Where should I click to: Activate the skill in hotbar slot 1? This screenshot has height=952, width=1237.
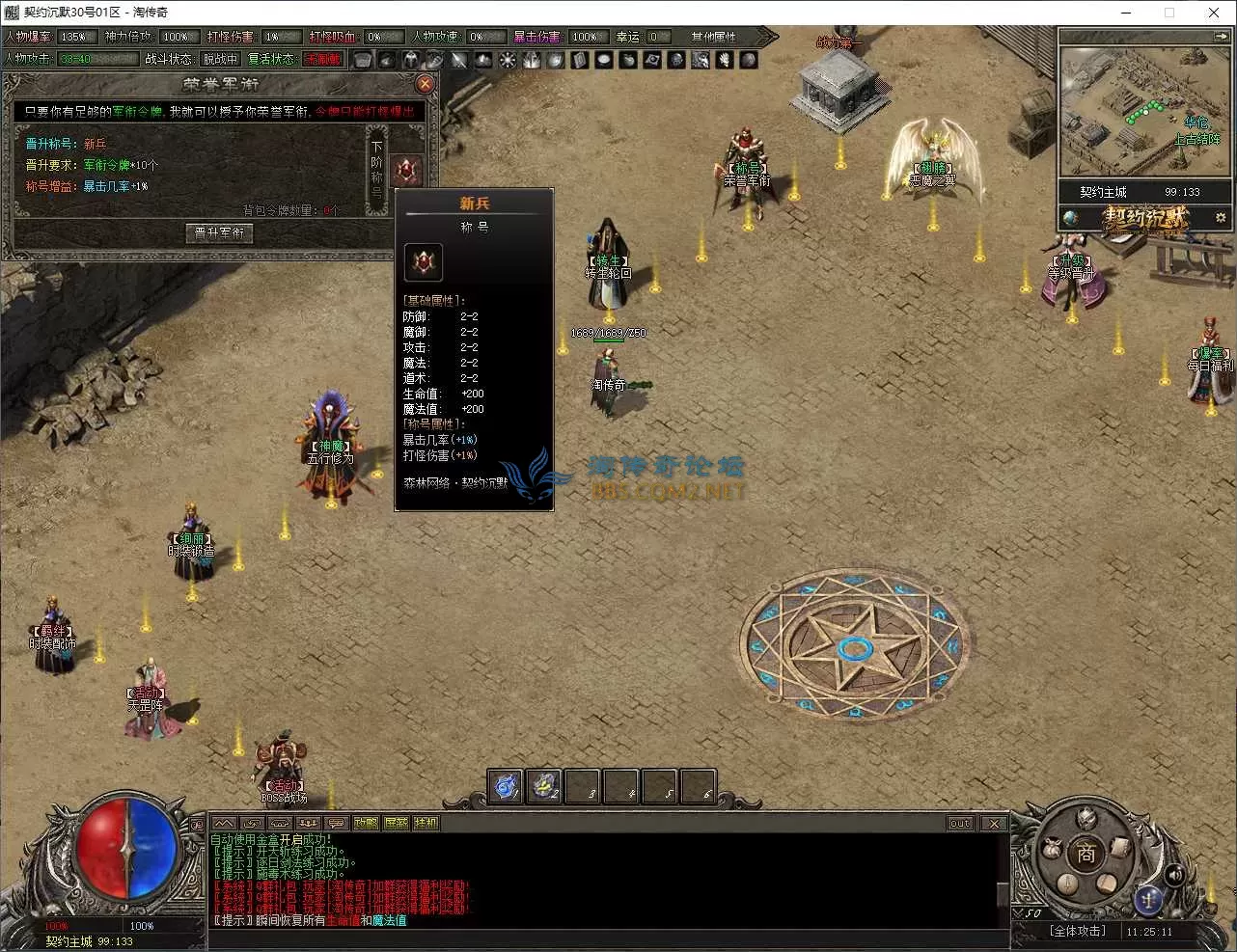click(x=505, y=786)
